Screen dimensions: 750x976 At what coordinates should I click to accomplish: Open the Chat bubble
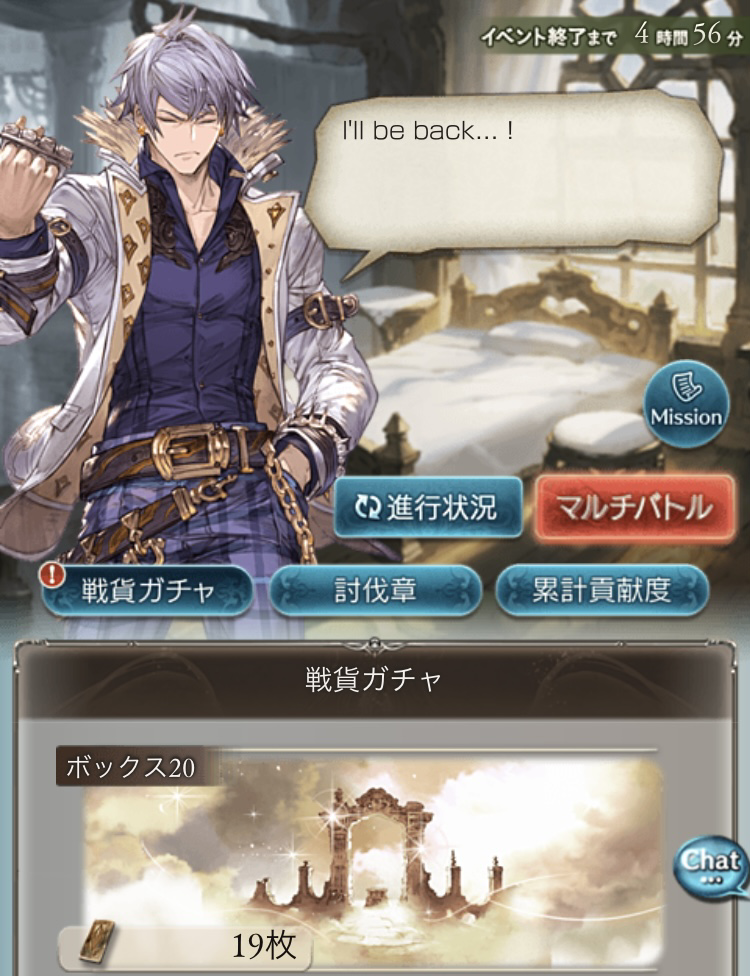click(712, 862)
